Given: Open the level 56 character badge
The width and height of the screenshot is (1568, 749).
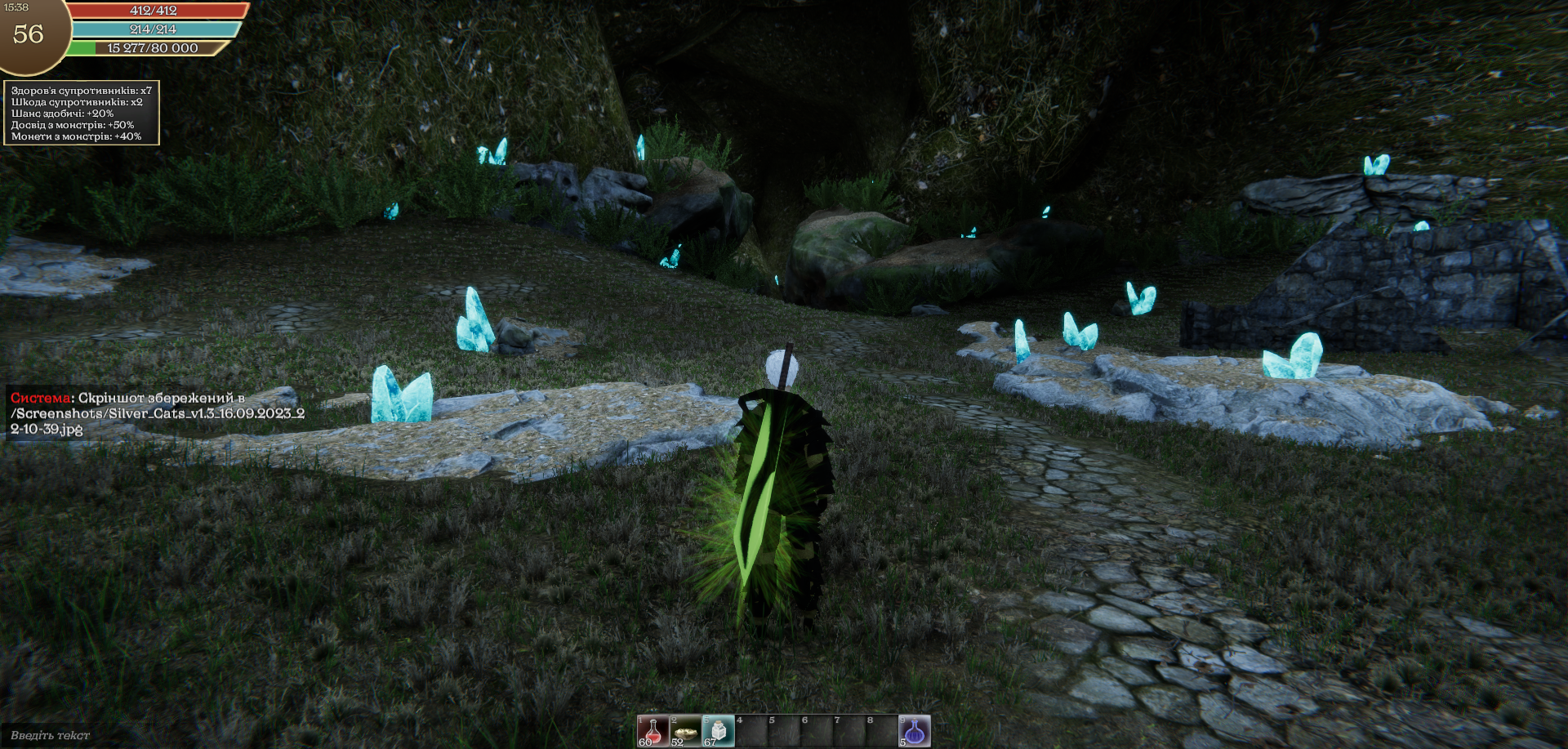Looking at the screenshot, I should pyautogui.click(x=29, y=33).
